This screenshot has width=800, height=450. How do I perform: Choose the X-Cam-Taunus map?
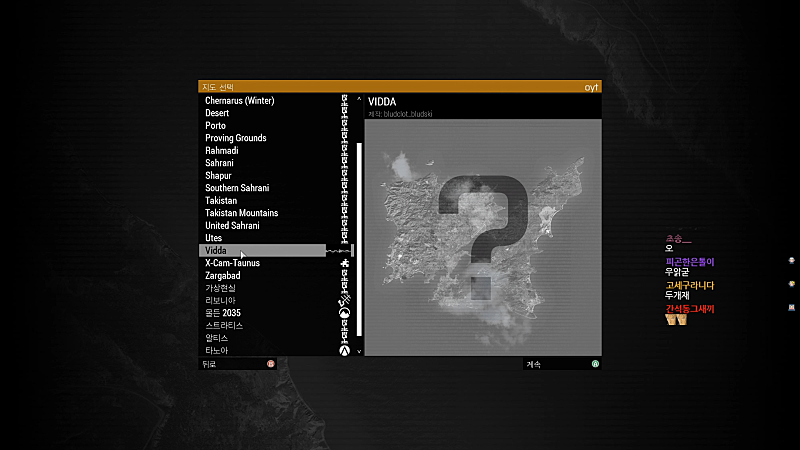point(232,263)
